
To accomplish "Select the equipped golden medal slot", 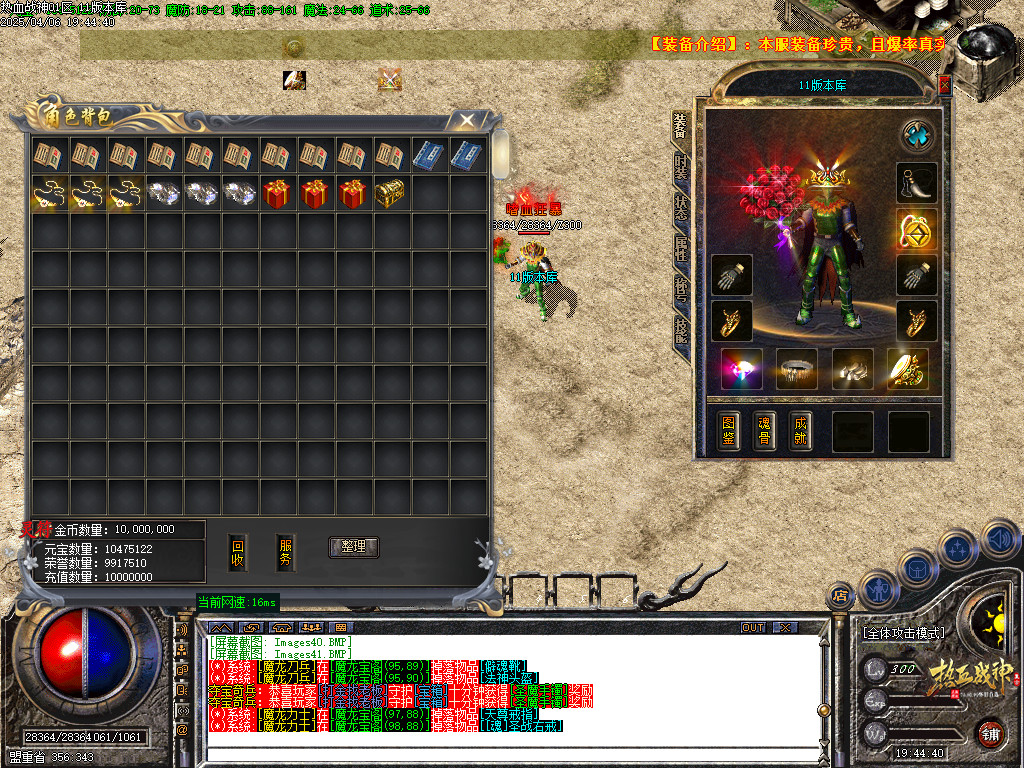I will (916, 229).
